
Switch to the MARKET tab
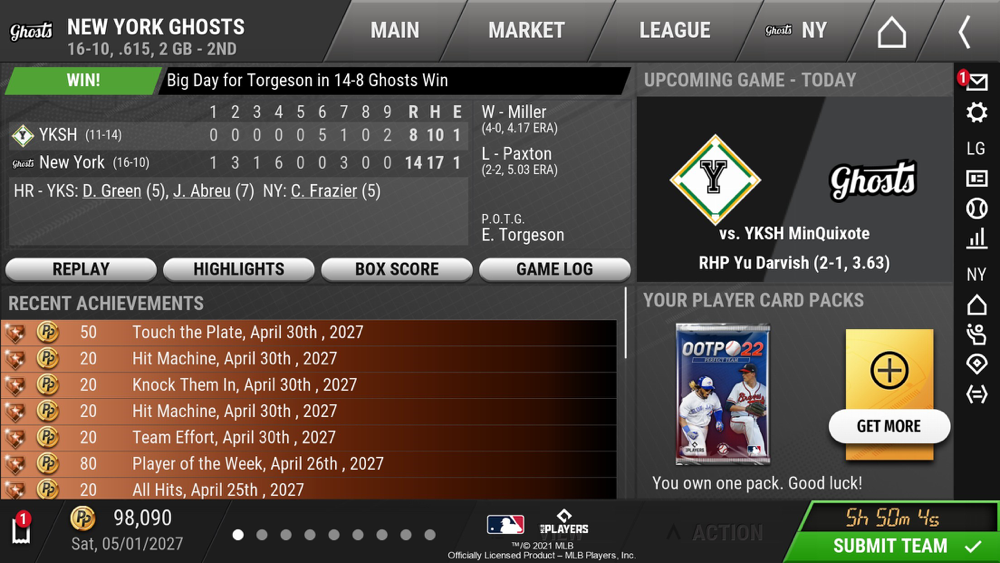(x=526, y=31)
